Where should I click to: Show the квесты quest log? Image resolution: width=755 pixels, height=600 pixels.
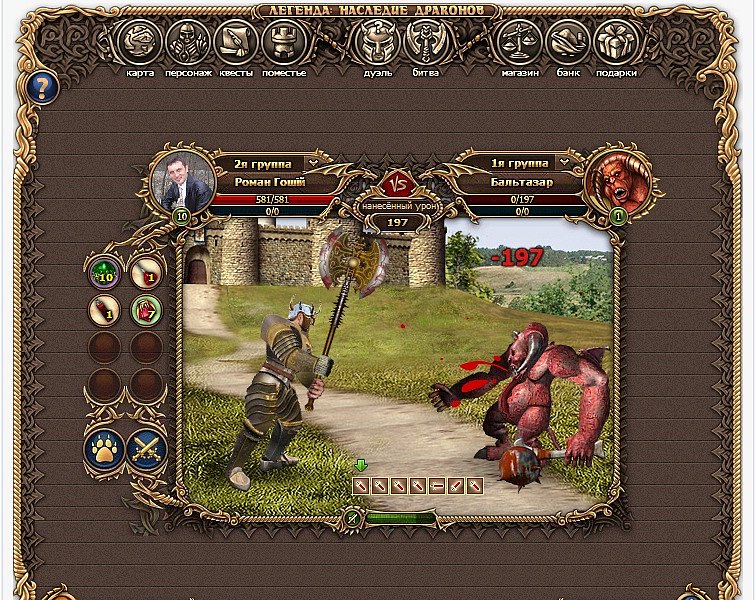pos(236,42)
